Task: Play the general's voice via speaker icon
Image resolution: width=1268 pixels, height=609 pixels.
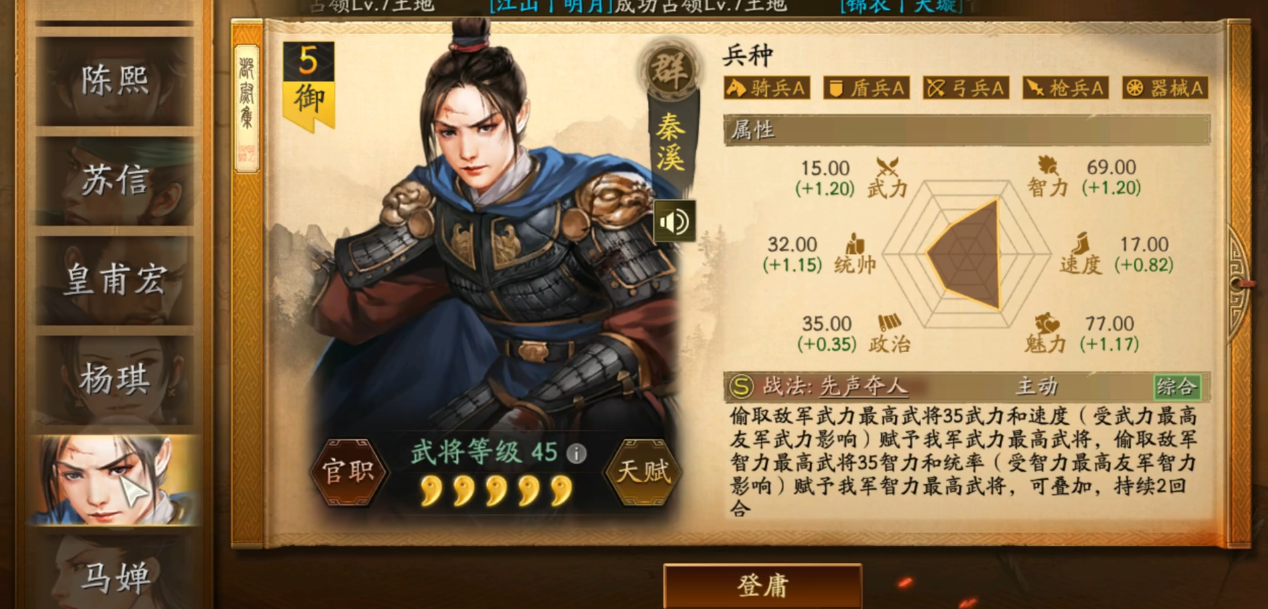Action: 674,221
